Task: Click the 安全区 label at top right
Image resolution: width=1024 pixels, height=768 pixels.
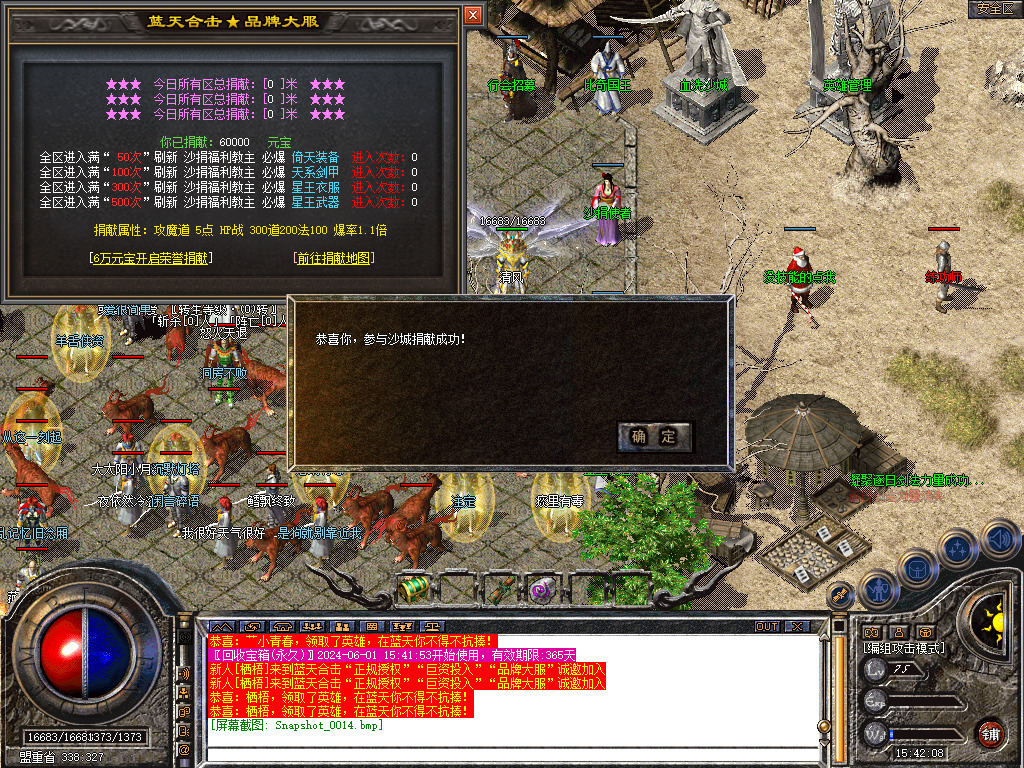Action: [x=995, y=9]
